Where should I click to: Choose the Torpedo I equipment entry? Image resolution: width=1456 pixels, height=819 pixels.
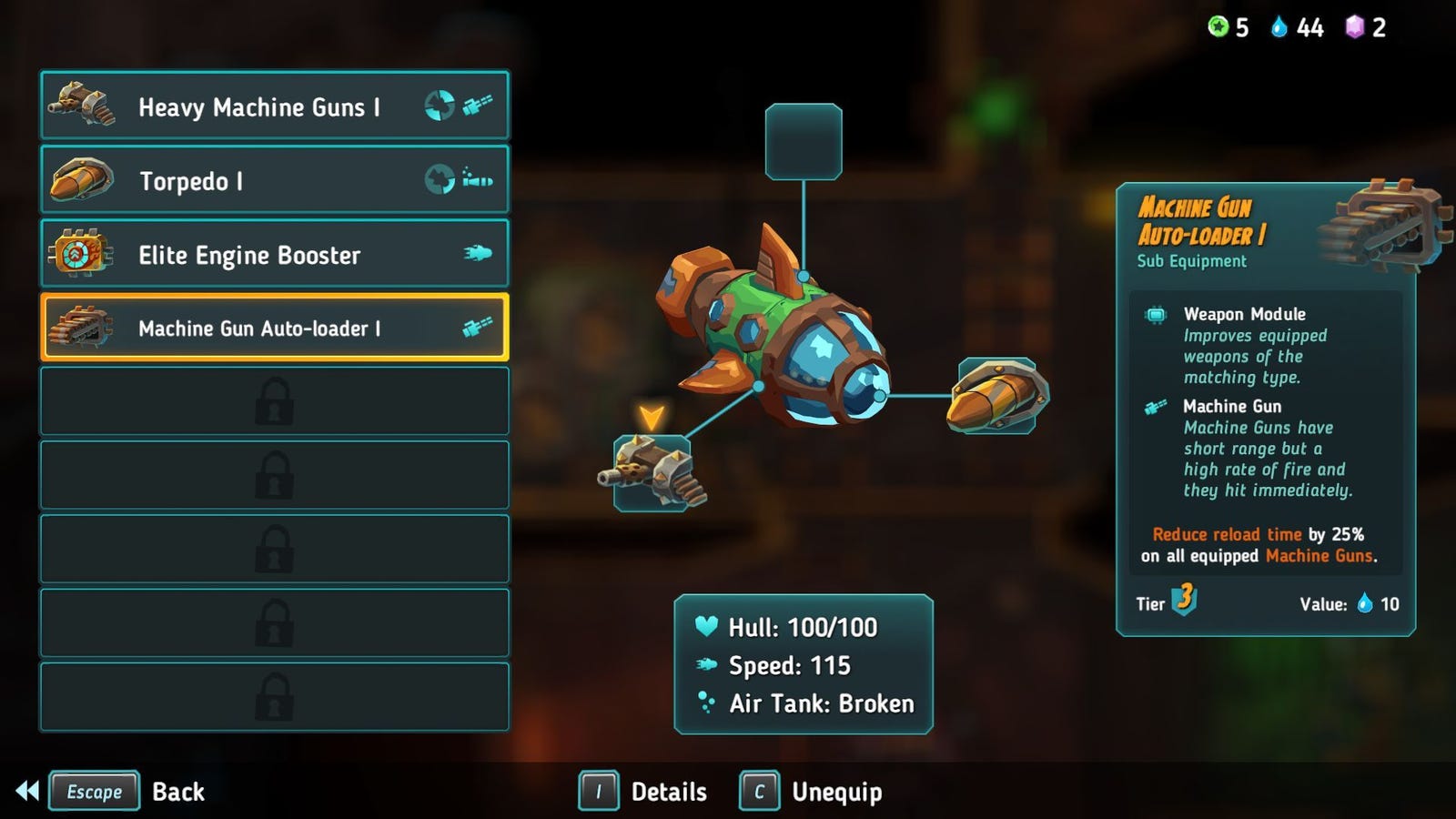click(274, 180)
